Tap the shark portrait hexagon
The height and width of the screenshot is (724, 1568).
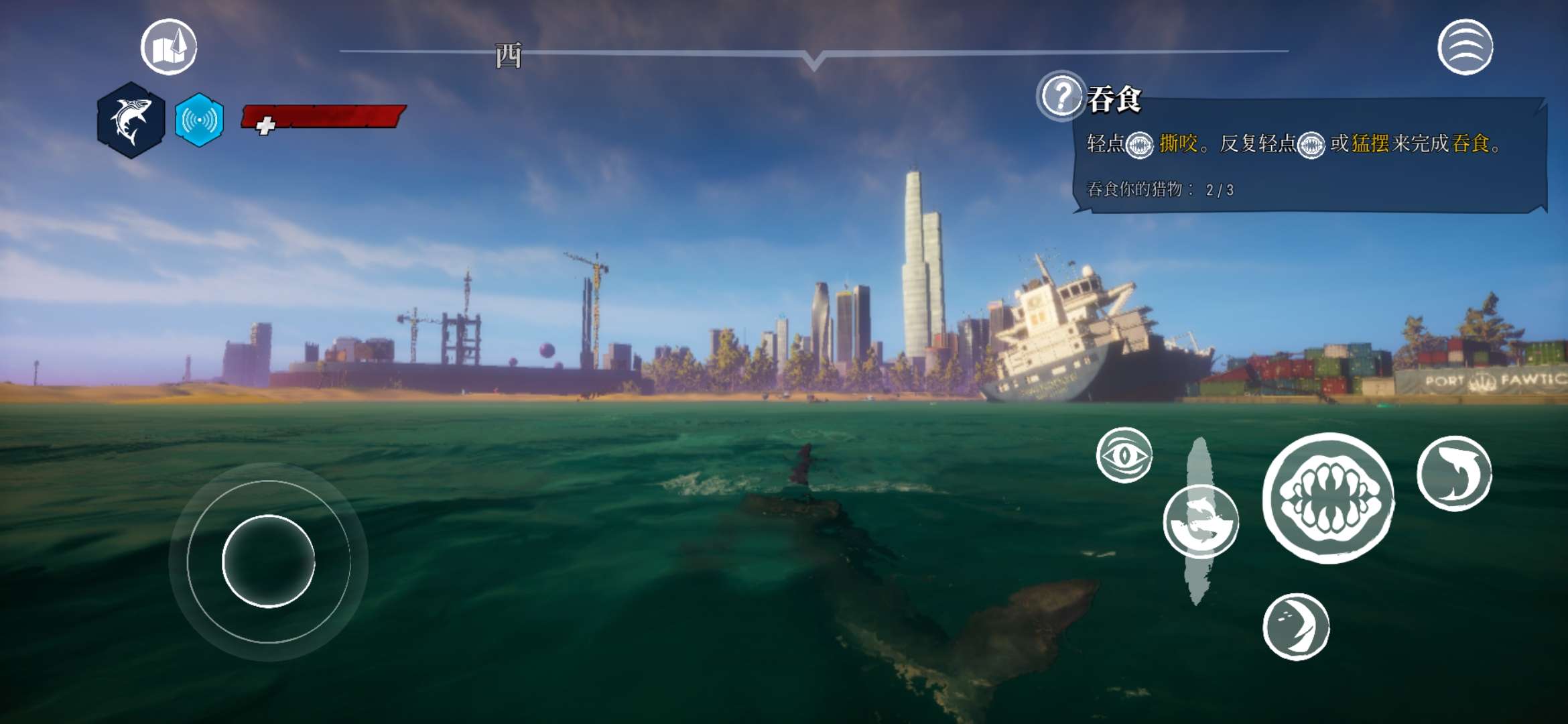131,120
